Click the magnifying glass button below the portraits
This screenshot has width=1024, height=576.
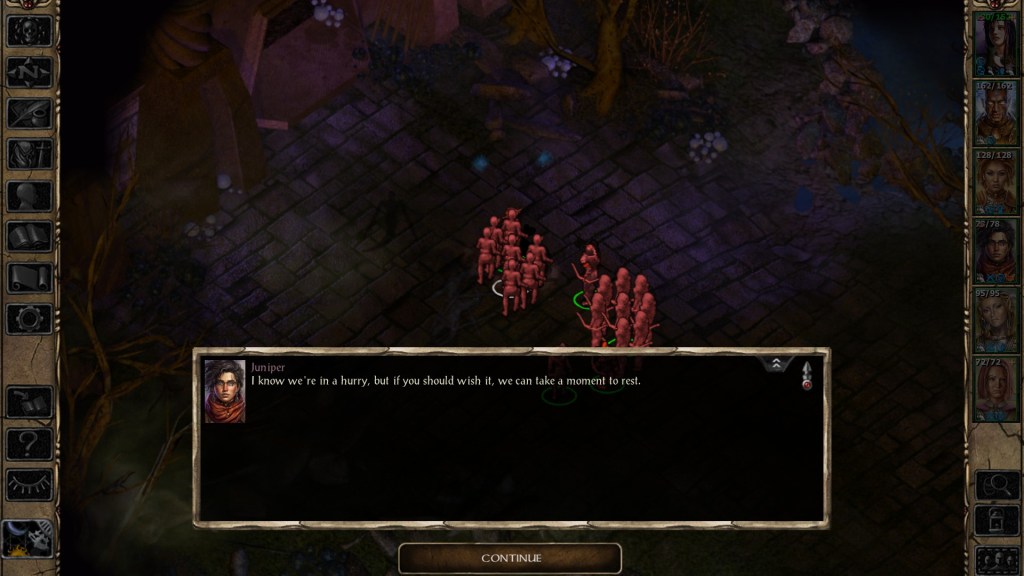click(x=995, y=485)
